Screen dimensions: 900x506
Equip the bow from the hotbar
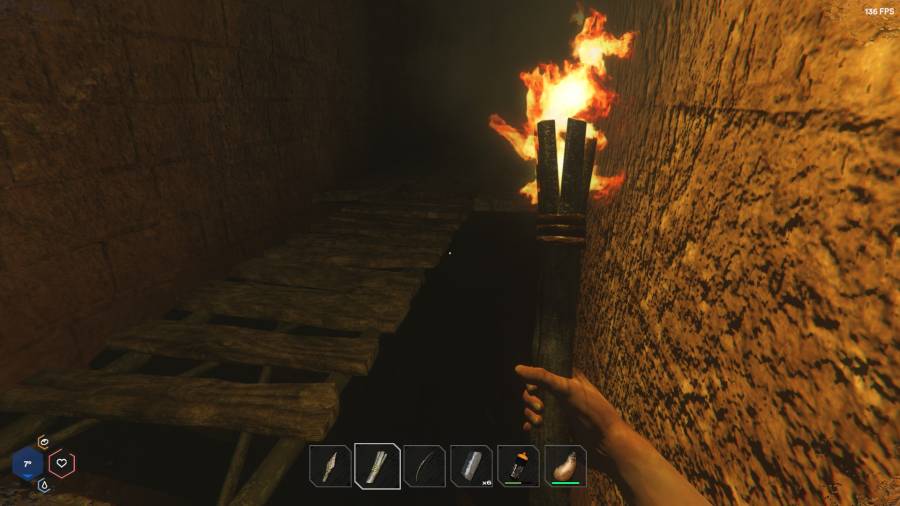point(424,466)
